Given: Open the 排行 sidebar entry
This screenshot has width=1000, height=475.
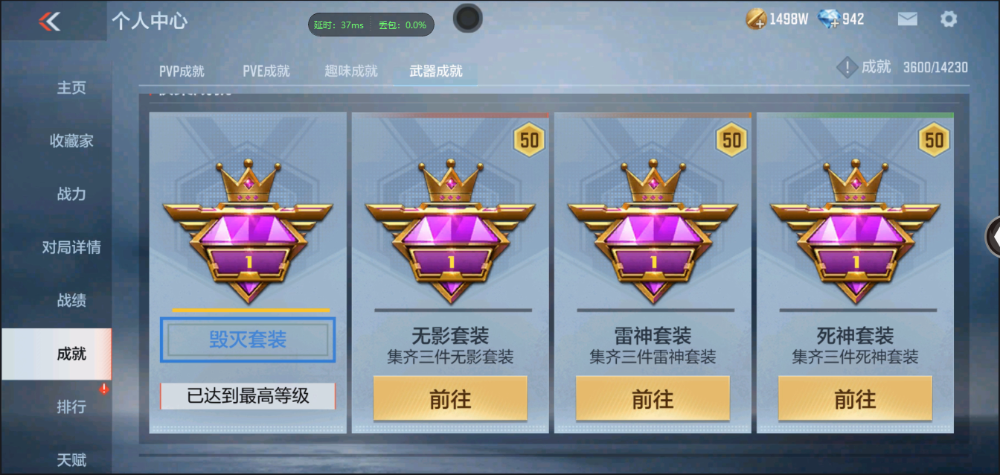Looking at the screenshot, I should coord(71,407).
